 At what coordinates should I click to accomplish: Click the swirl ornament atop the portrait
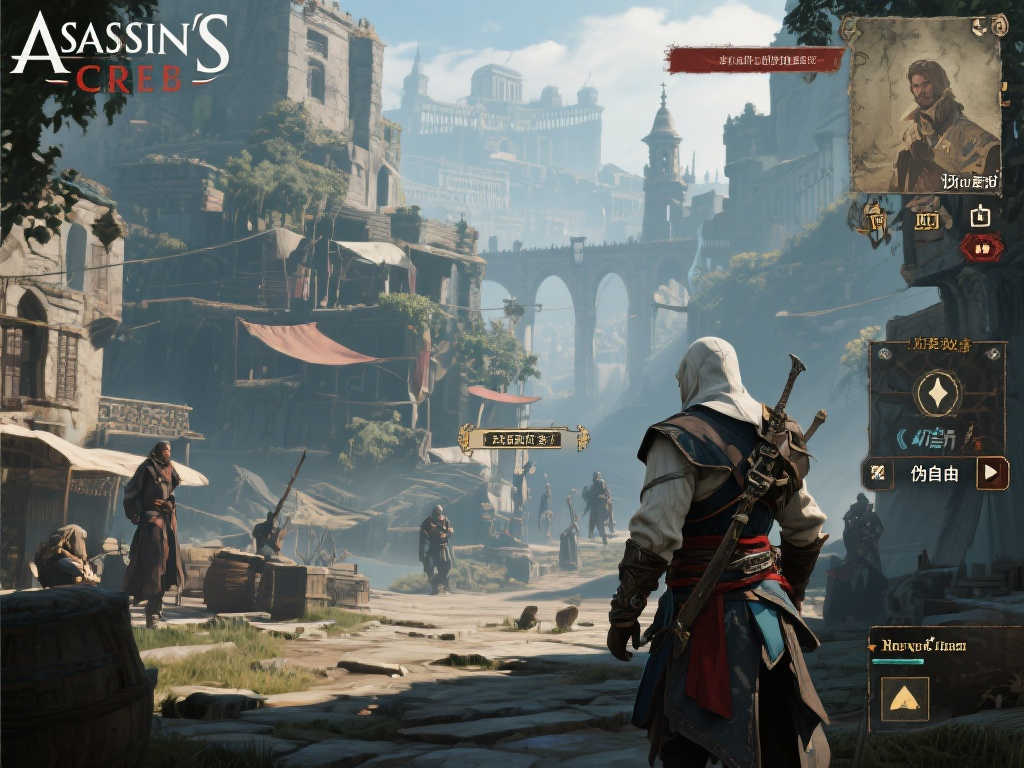997,24
